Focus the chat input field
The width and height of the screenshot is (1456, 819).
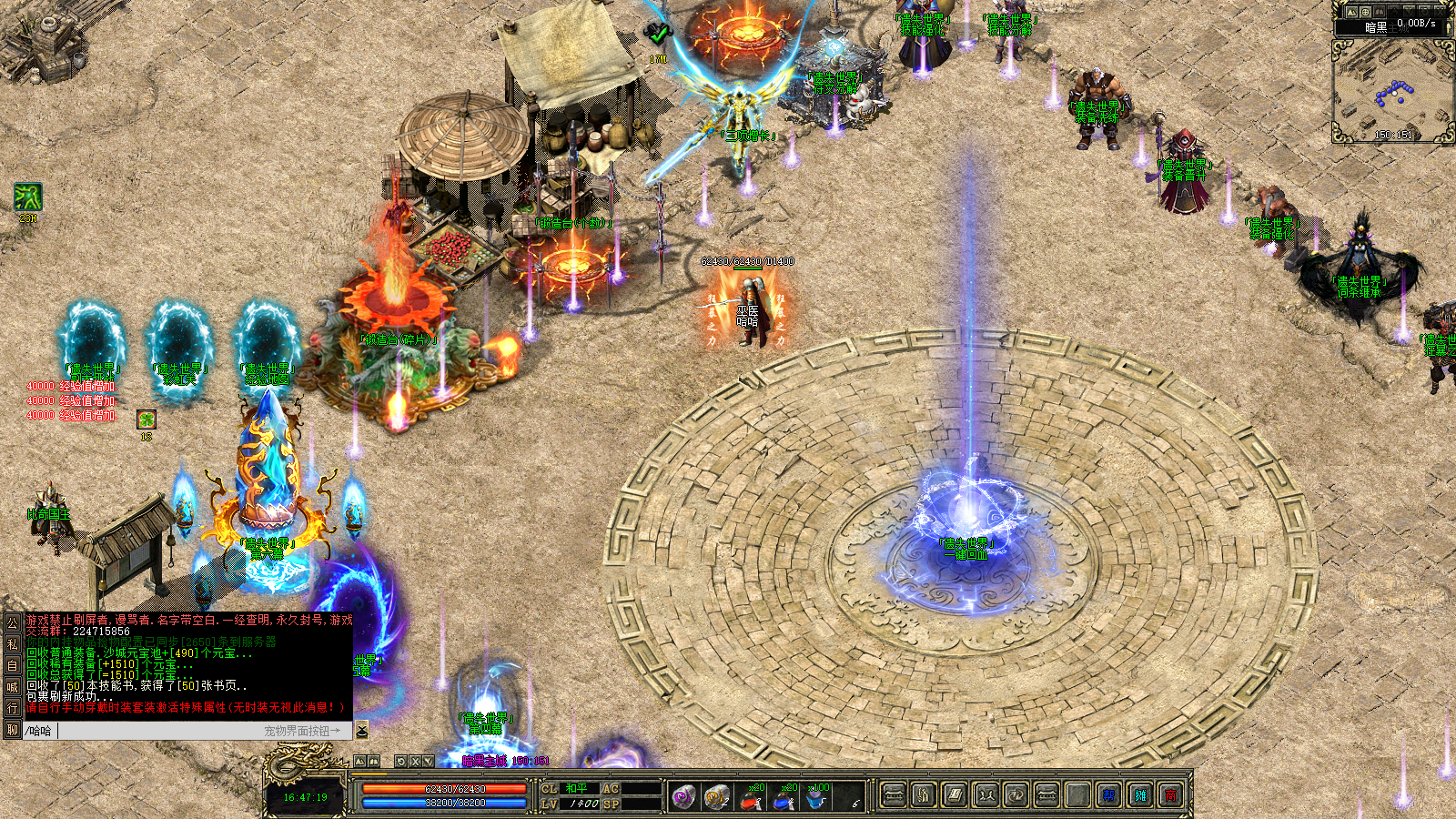155,731
